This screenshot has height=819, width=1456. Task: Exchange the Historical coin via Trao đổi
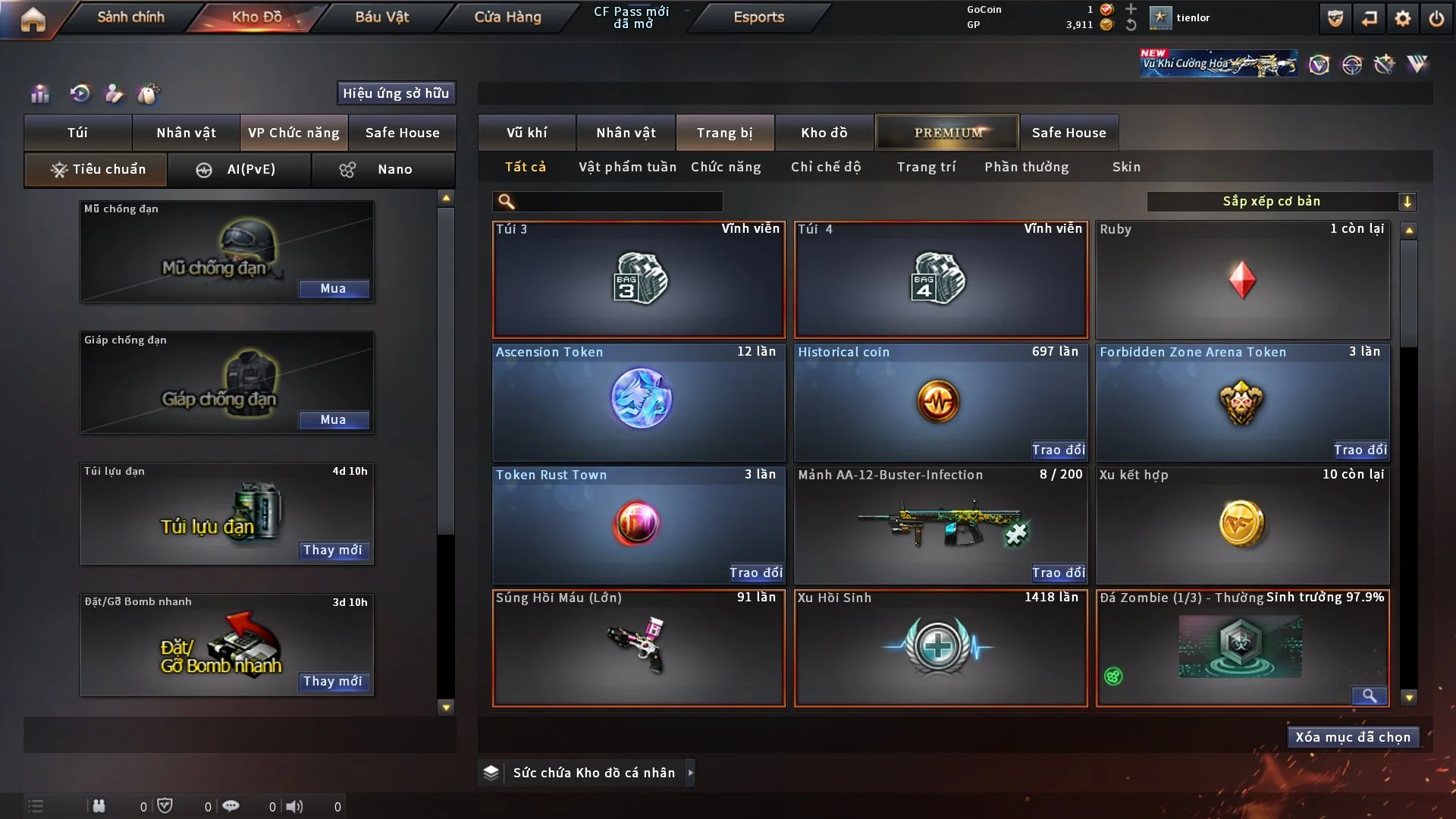(x=1058, y=450)
